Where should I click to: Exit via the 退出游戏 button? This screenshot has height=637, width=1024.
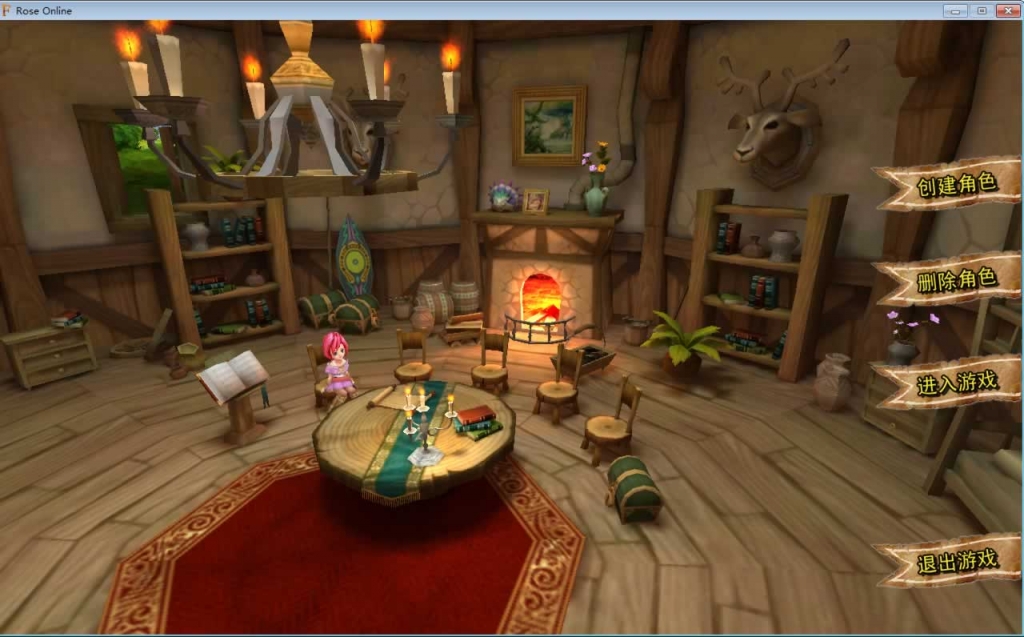[x=955, y=560]
